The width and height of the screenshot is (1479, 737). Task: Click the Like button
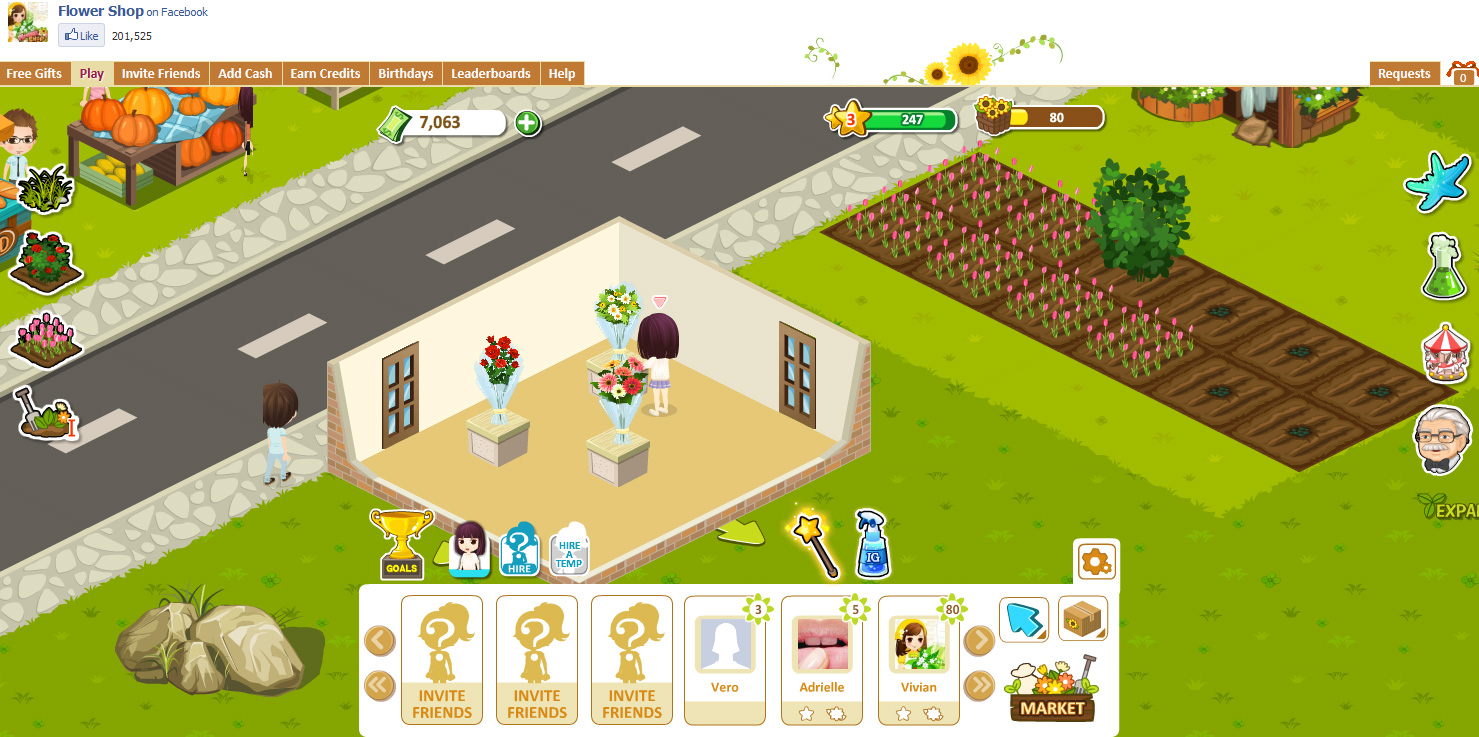coord(80,35)
